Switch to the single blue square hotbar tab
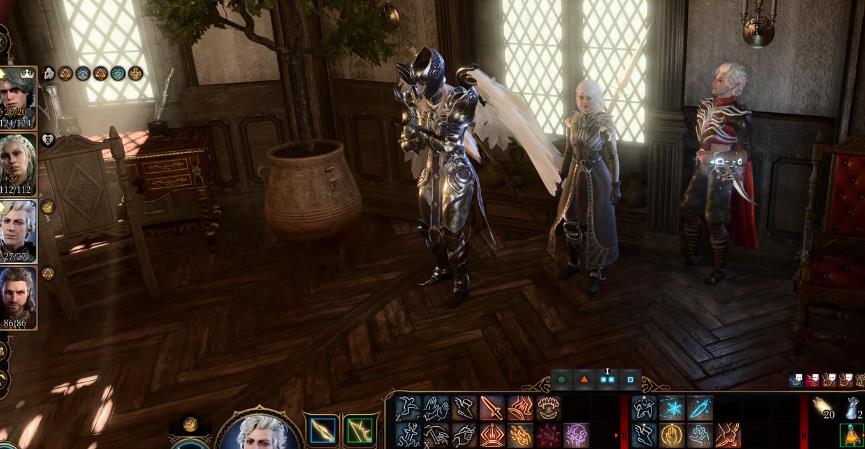 click(x=631, y=380)
